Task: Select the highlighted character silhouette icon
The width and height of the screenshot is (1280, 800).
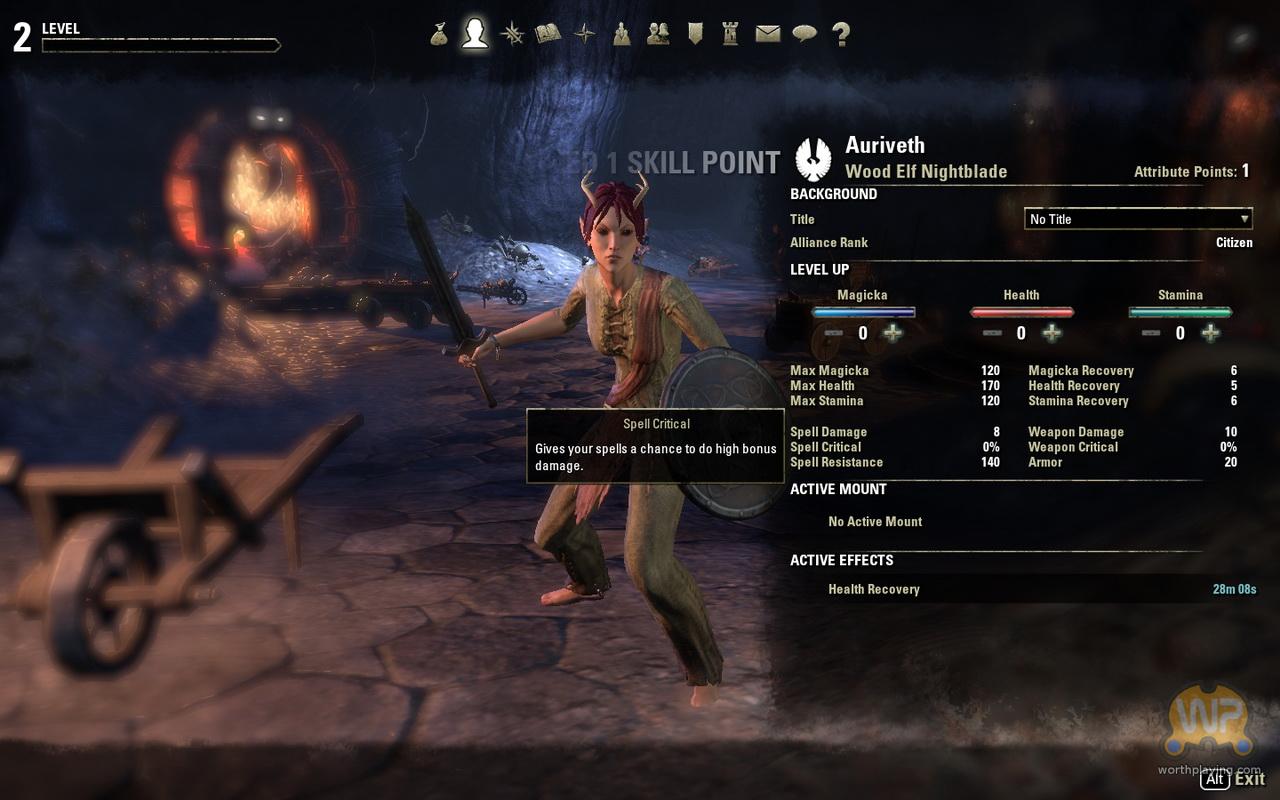Action: coord(475,34)
